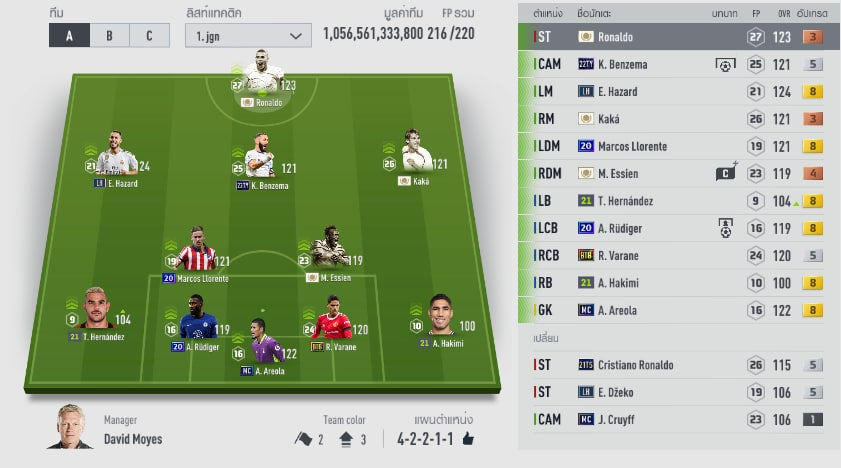Pick Kaká's row in the player list

[x=678, y=119]
